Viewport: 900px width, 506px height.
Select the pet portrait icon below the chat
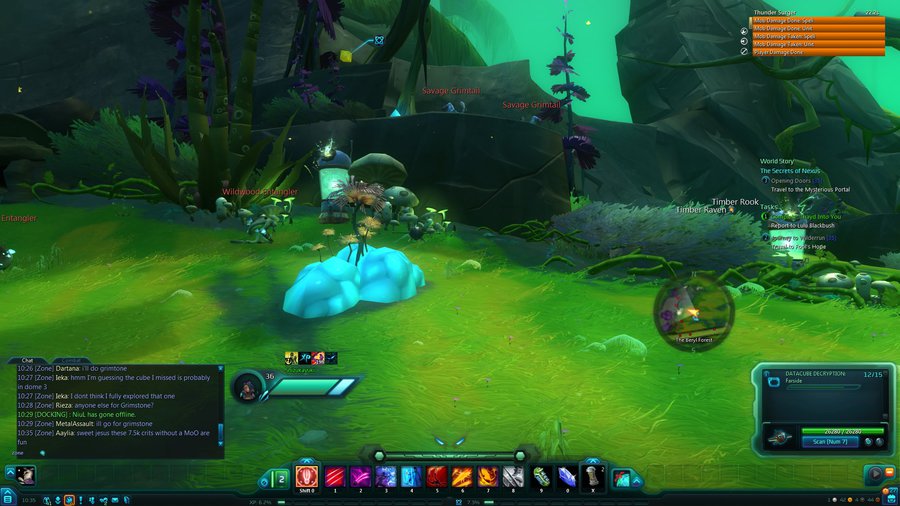[24, 476]
